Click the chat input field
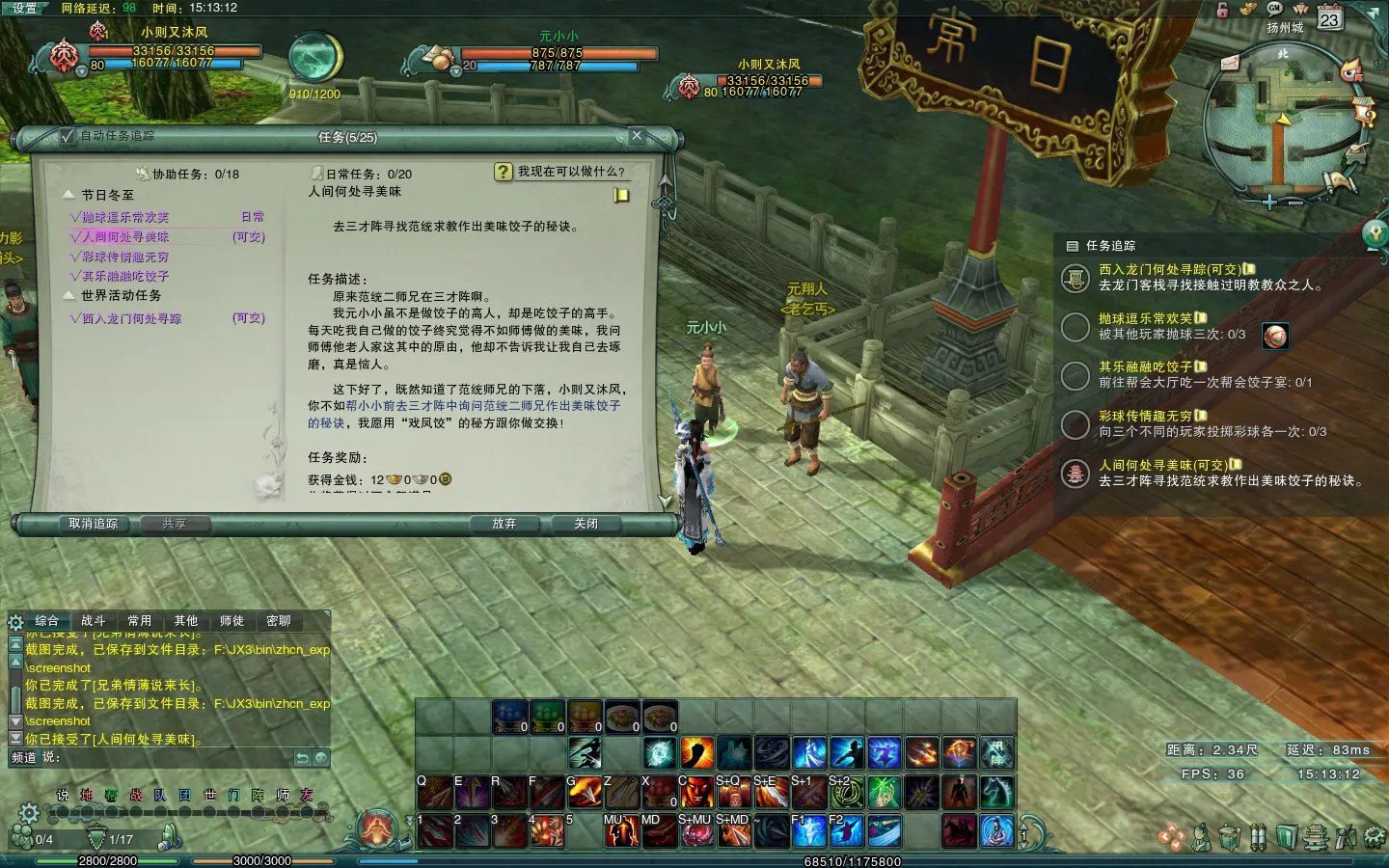1389x868 pixels. [x=174, y=758]
